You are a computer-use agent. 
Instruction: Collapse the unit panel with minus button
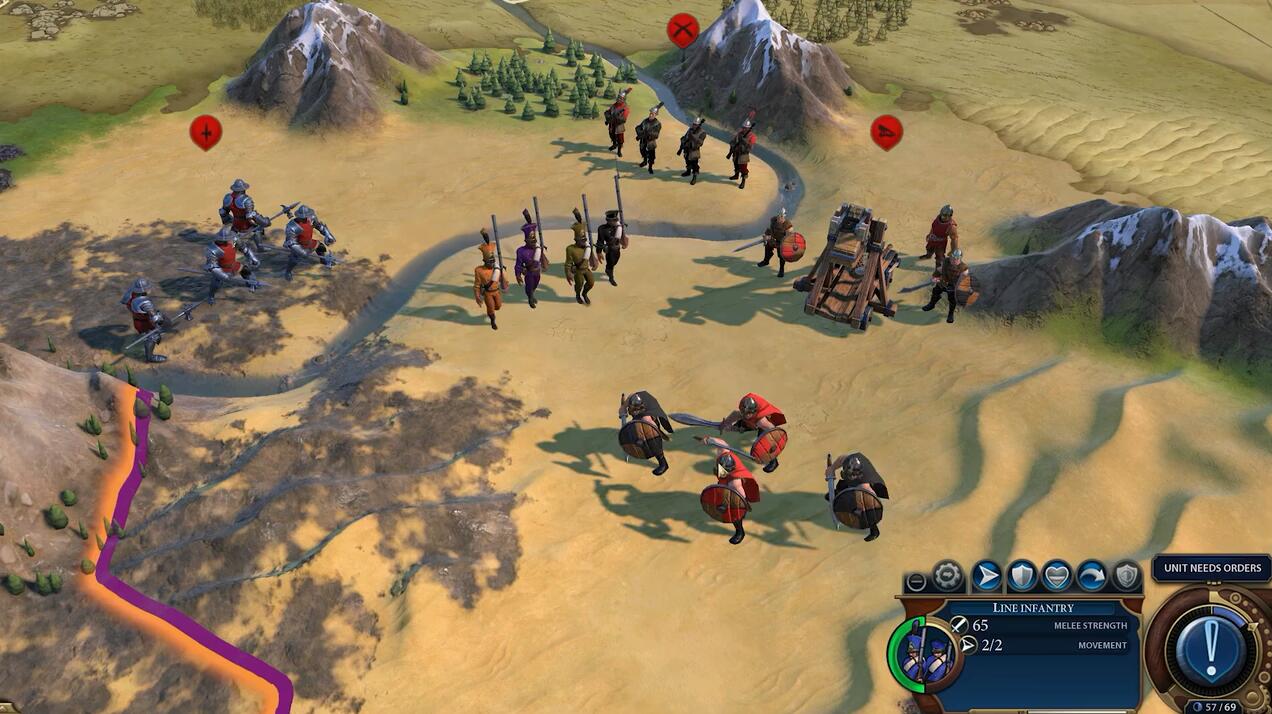click(915, 582)
